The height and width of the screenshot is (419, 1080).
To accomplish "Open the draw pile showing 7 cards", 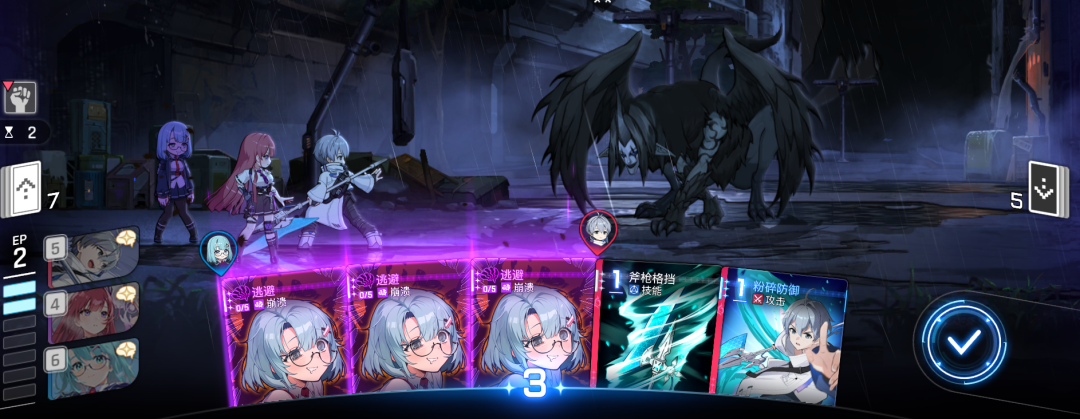I will point(22,189).
